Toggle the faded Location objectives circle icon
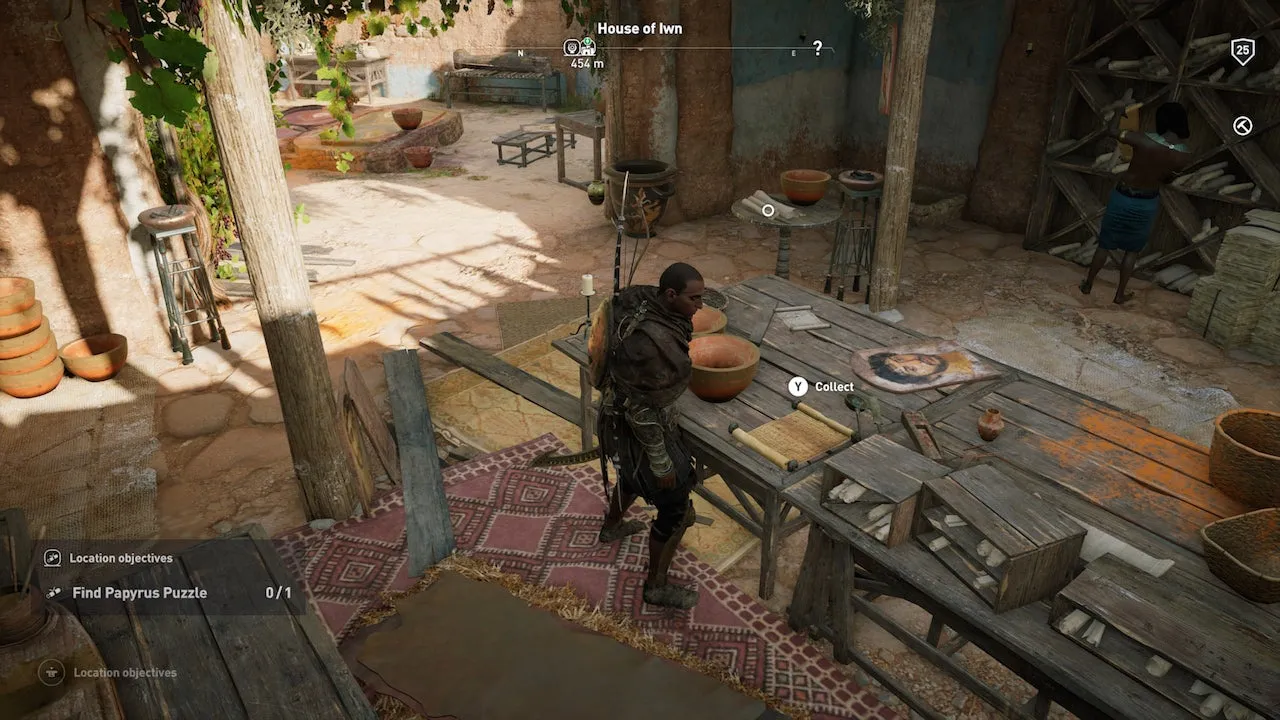Screen dimensions: 1280x720 [x=51, y=673]
